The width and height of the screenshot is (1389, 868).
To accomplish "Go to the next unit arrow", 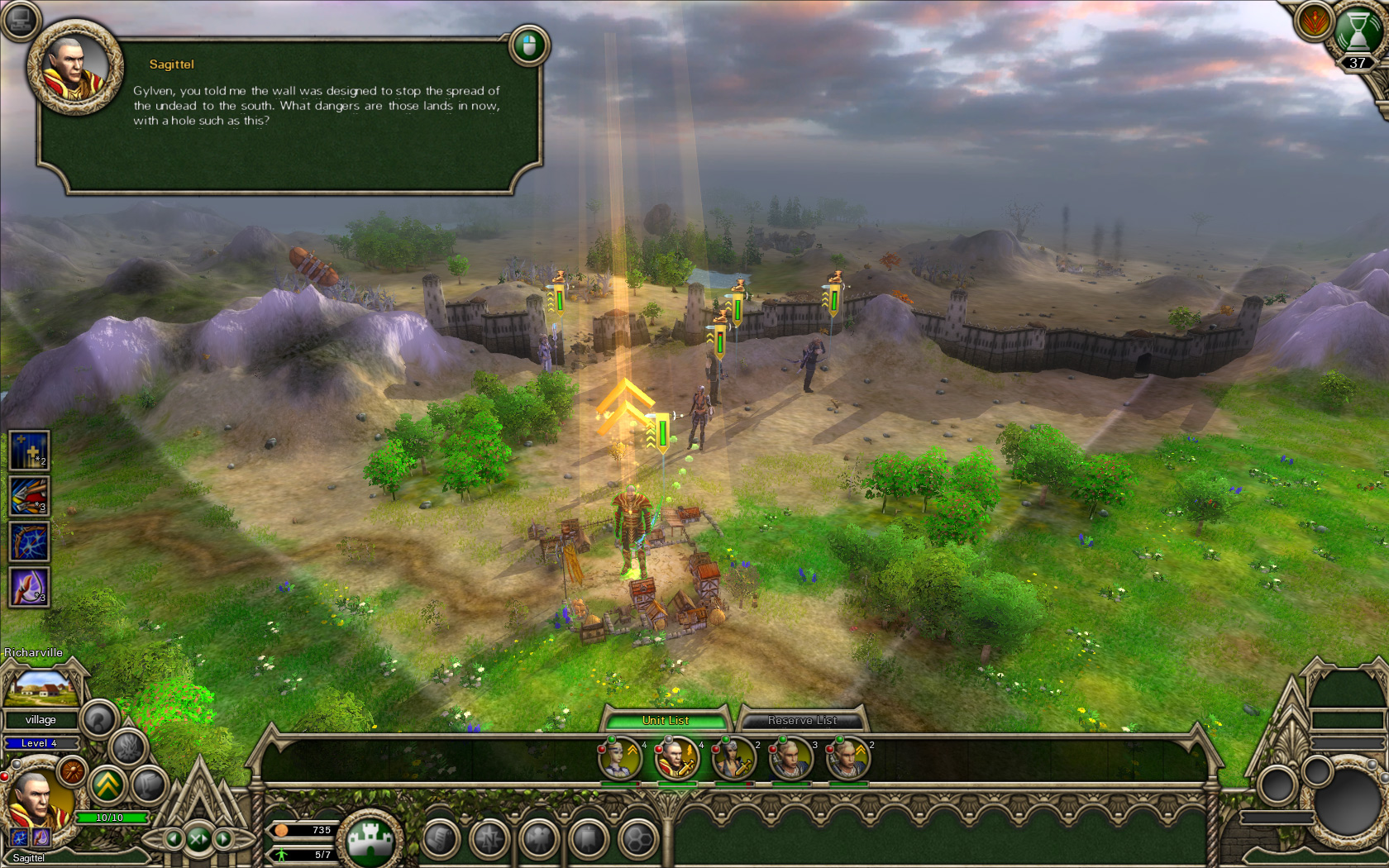I will point(224,839).
